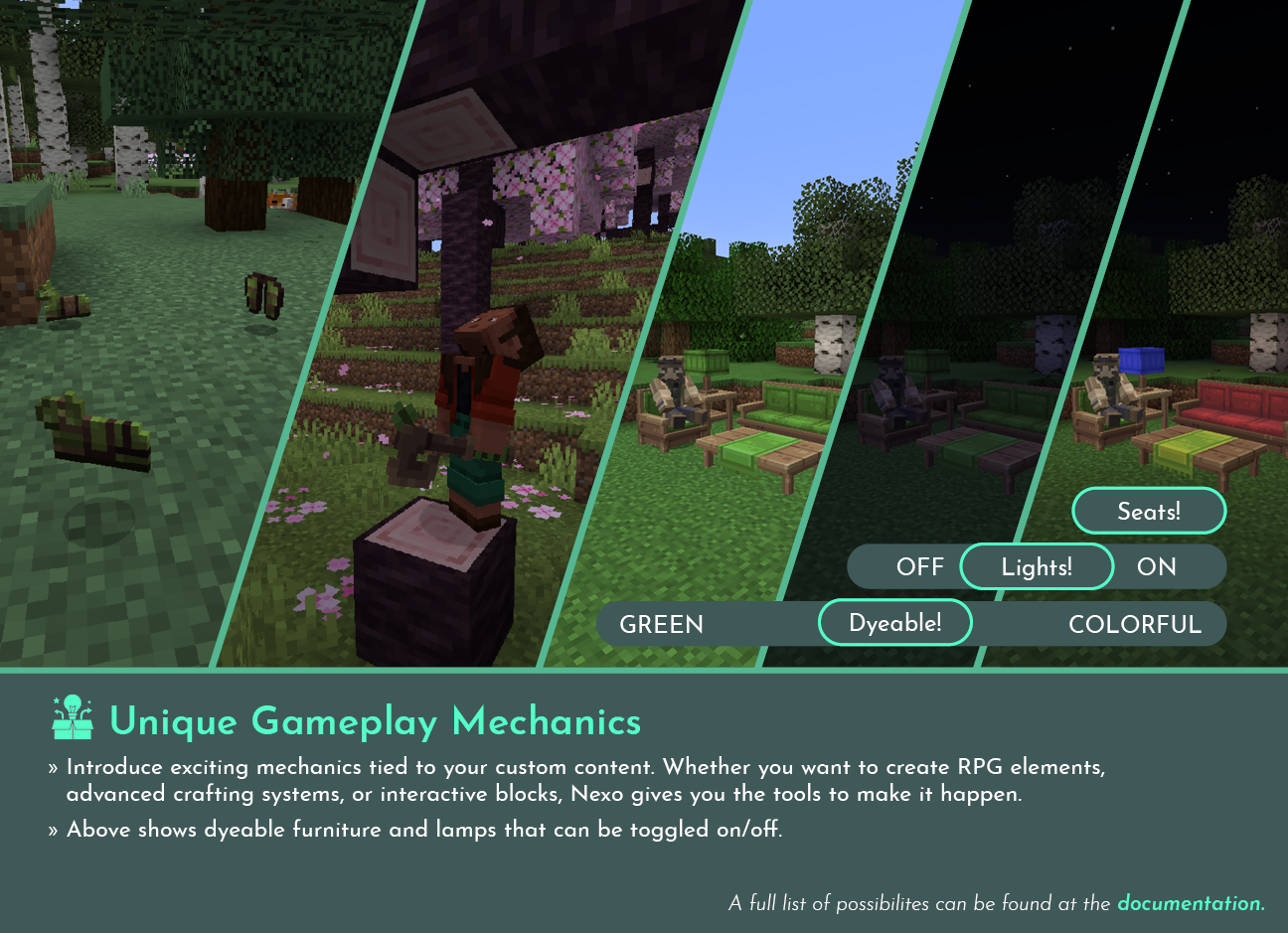Pick the COLORFUL furniture option
The width and height of the screenshot is (1288, 933).
click(x=1135, y=625)
